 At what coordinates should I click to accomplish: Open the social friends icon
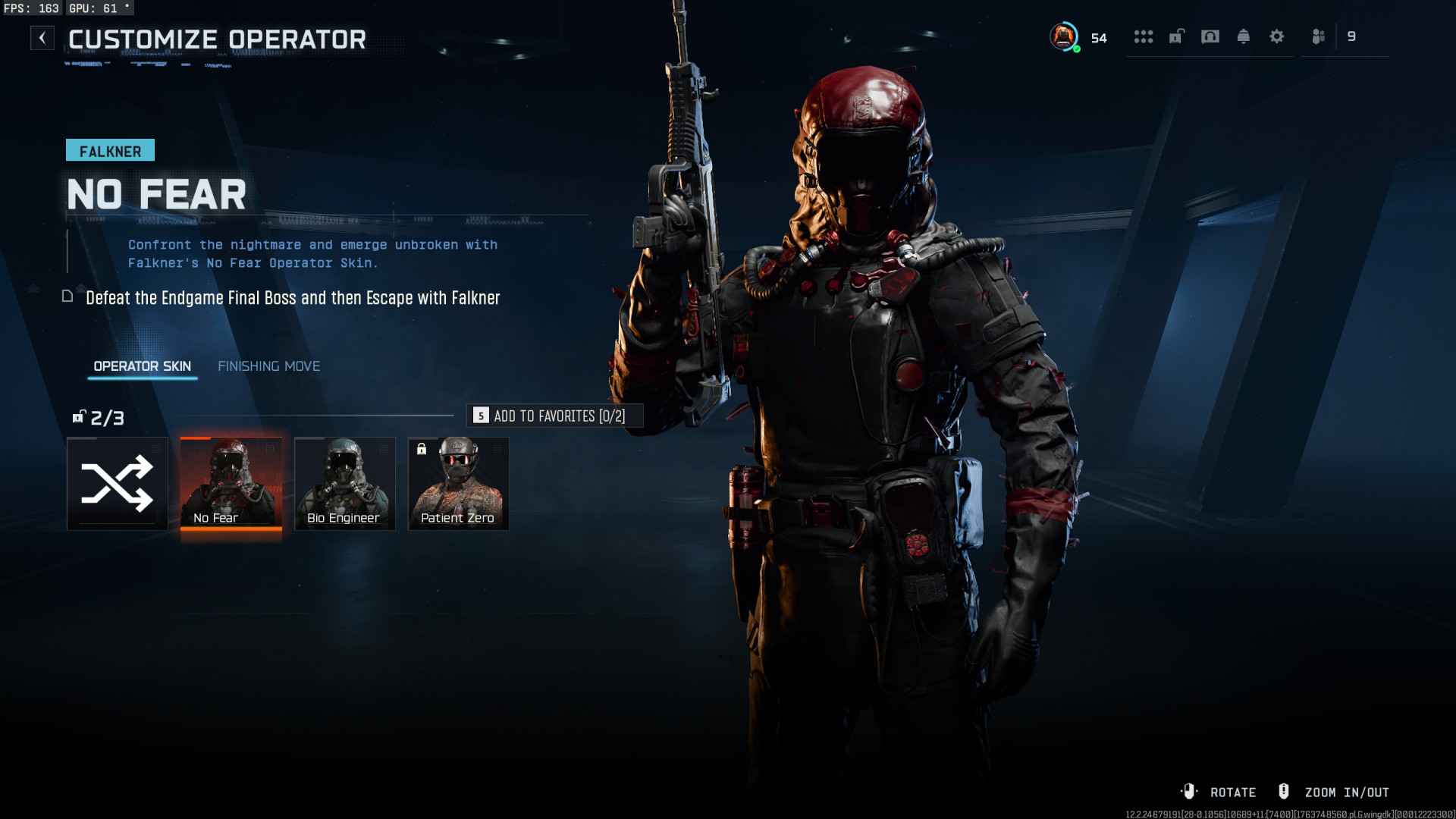click(1319, 36)
